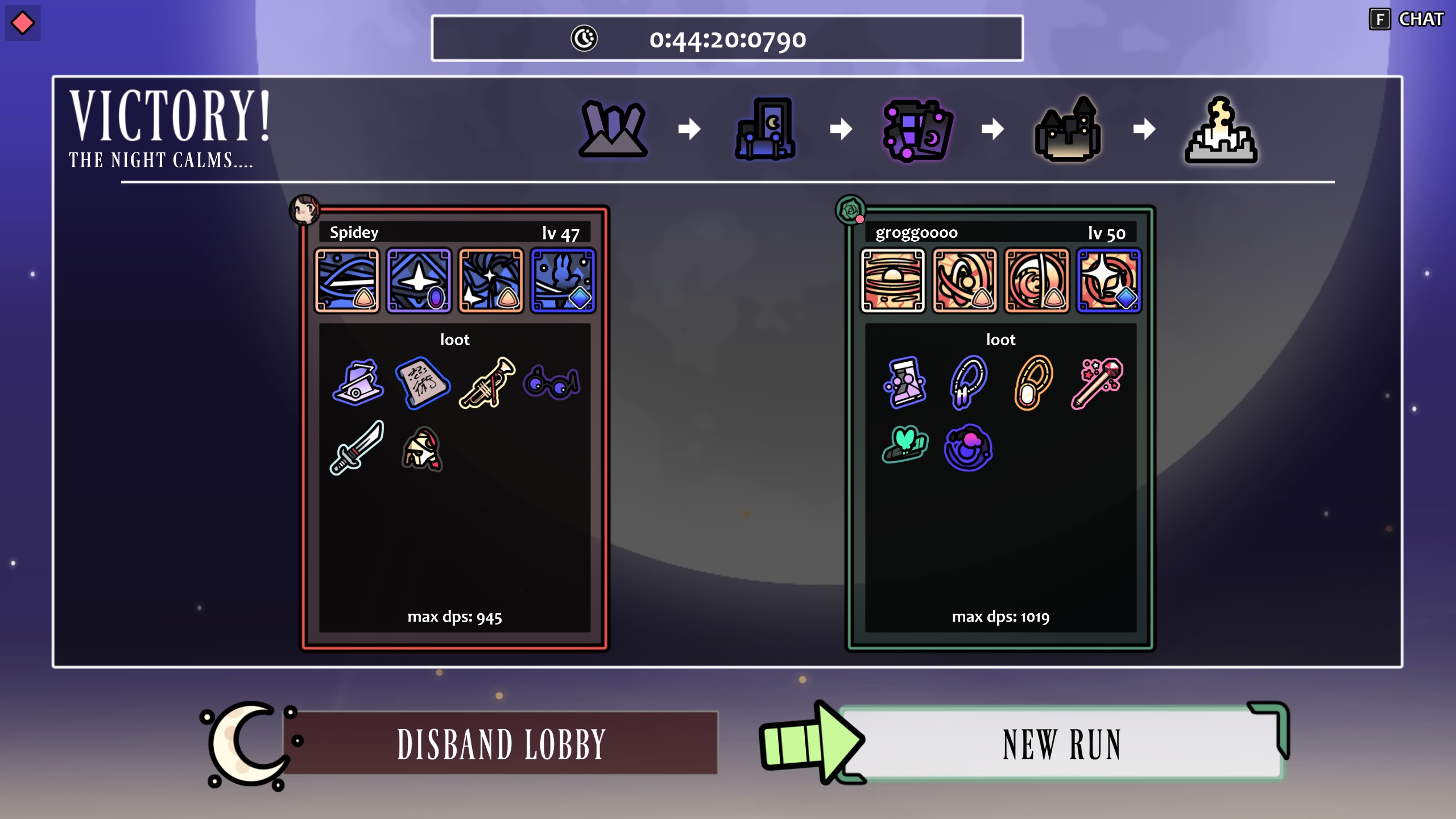
Task: Select groggoooo's purple boots loot
Action: [x=905, y=383]
